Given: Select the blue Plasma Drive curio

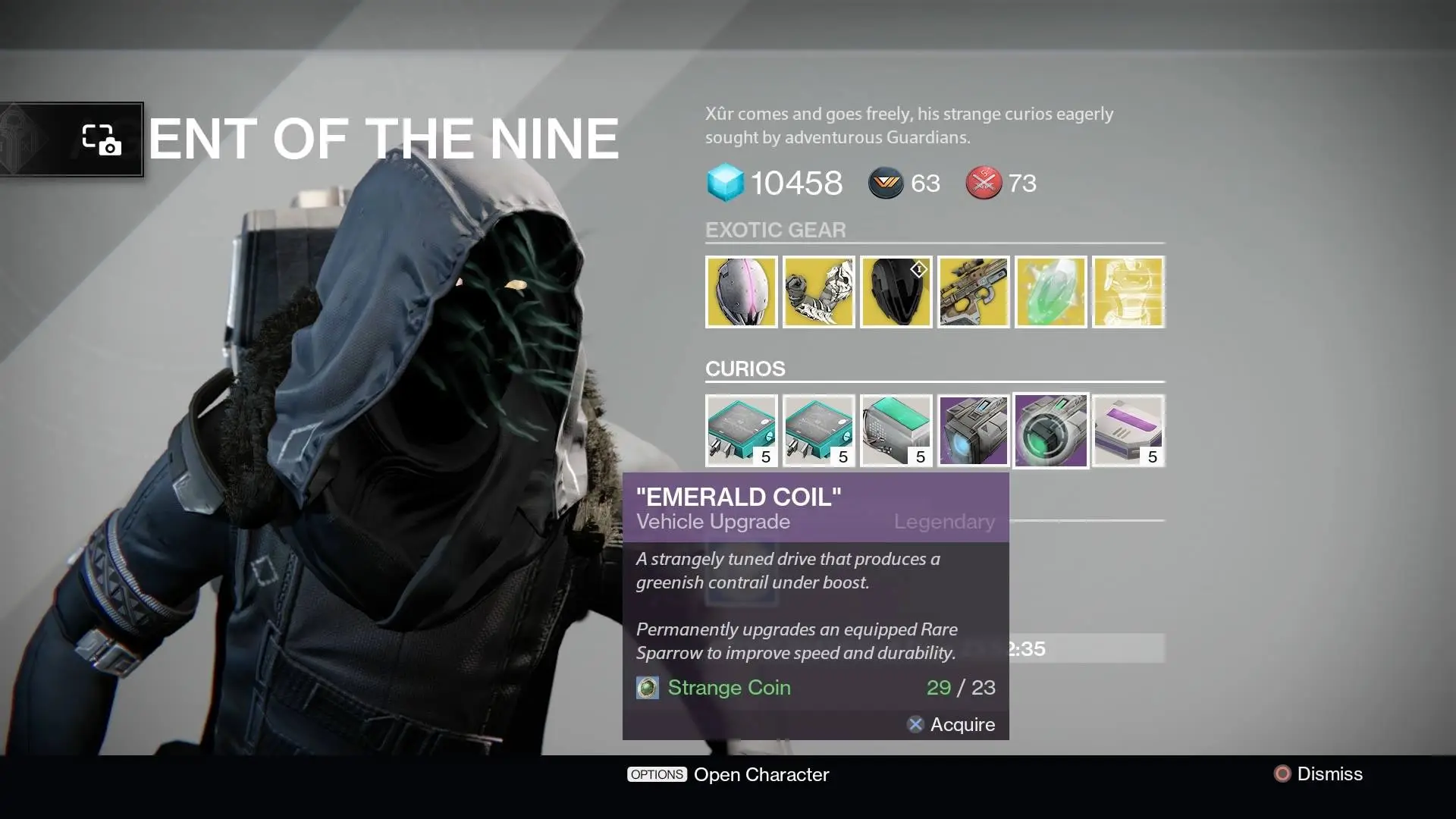Looking at the screenshot, I should pyautogui.click(x=974, y=431).
